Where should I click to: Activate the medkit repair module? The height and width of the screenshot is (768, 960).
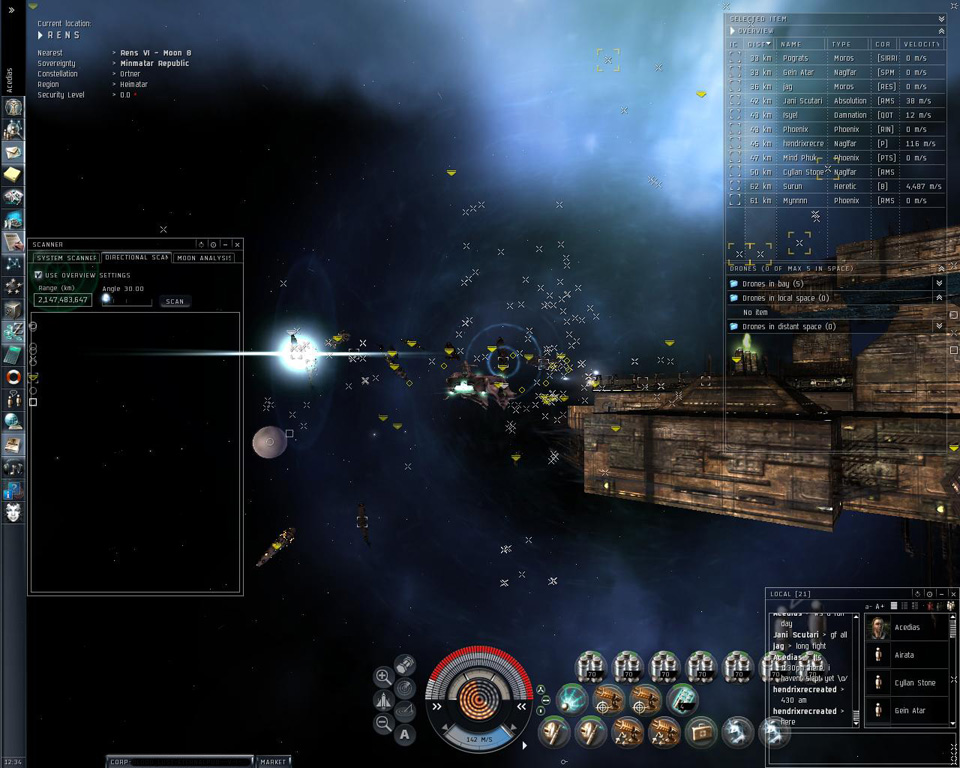[701, 732]
